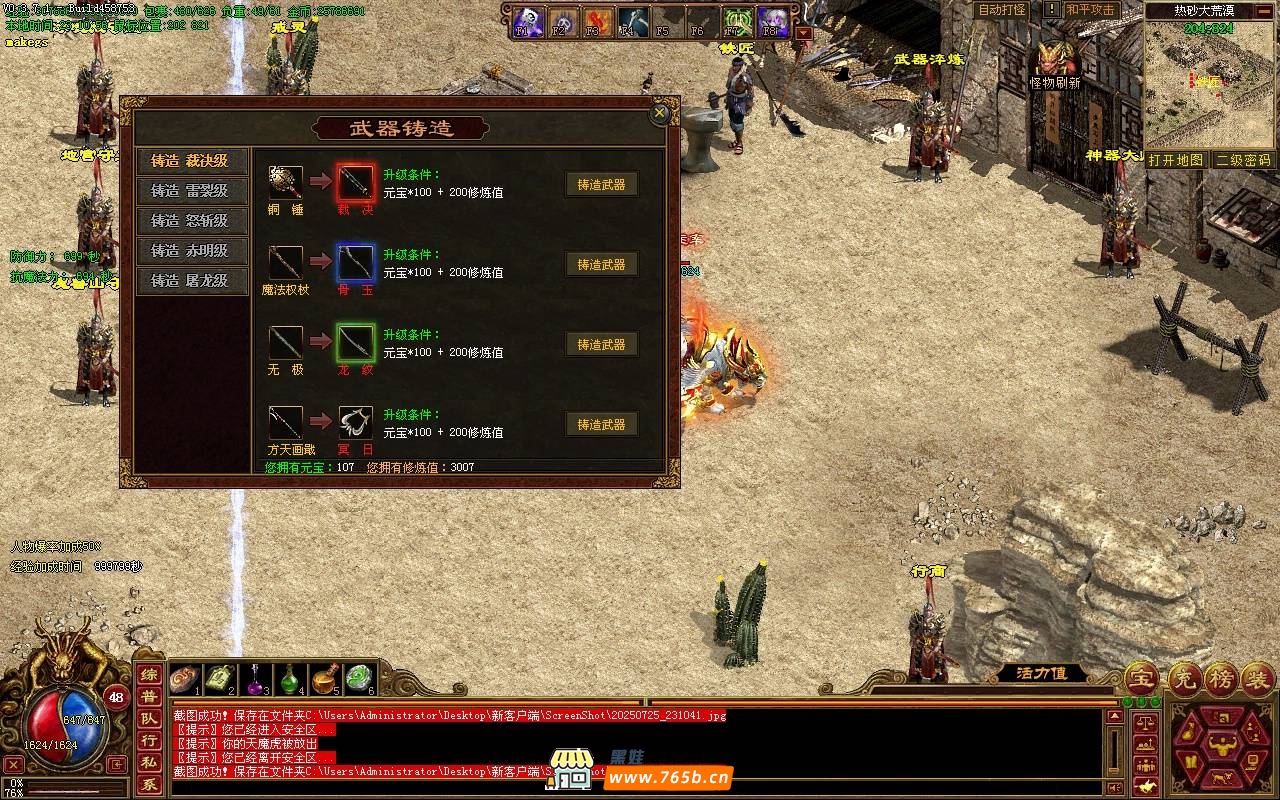Select the 铸造 怒斩级 tab
The image size is (1280, 800).
tap(190, 221)
